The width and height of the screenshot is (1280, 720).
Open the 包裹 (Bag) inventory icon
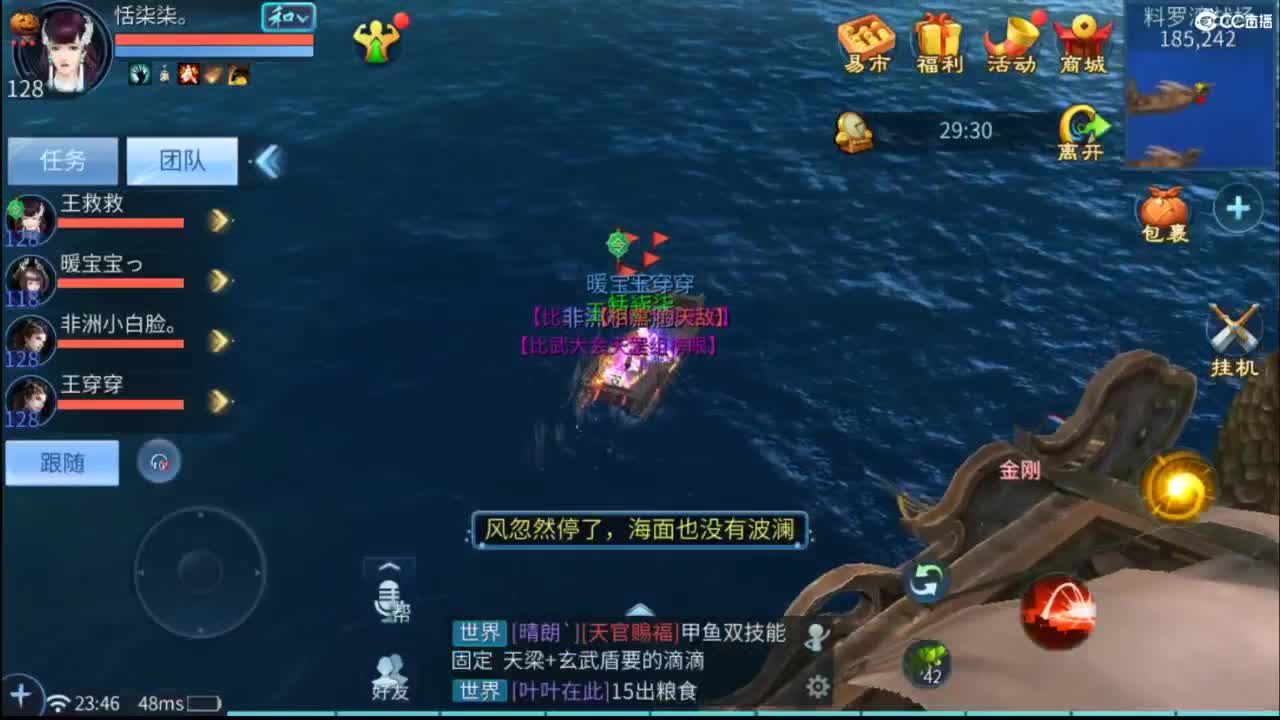1161,210
